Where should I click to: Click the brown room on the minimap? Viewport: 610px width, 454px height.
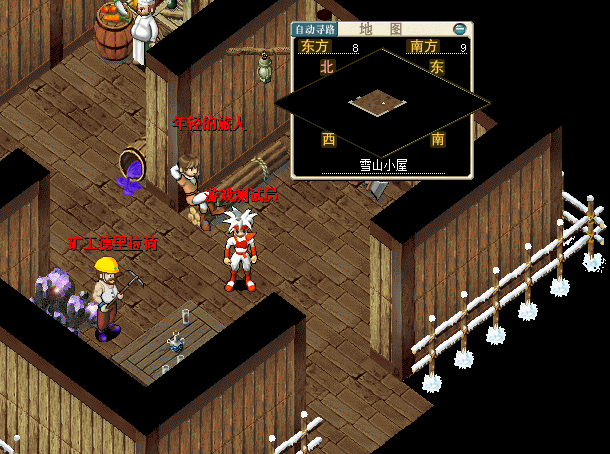379,100
